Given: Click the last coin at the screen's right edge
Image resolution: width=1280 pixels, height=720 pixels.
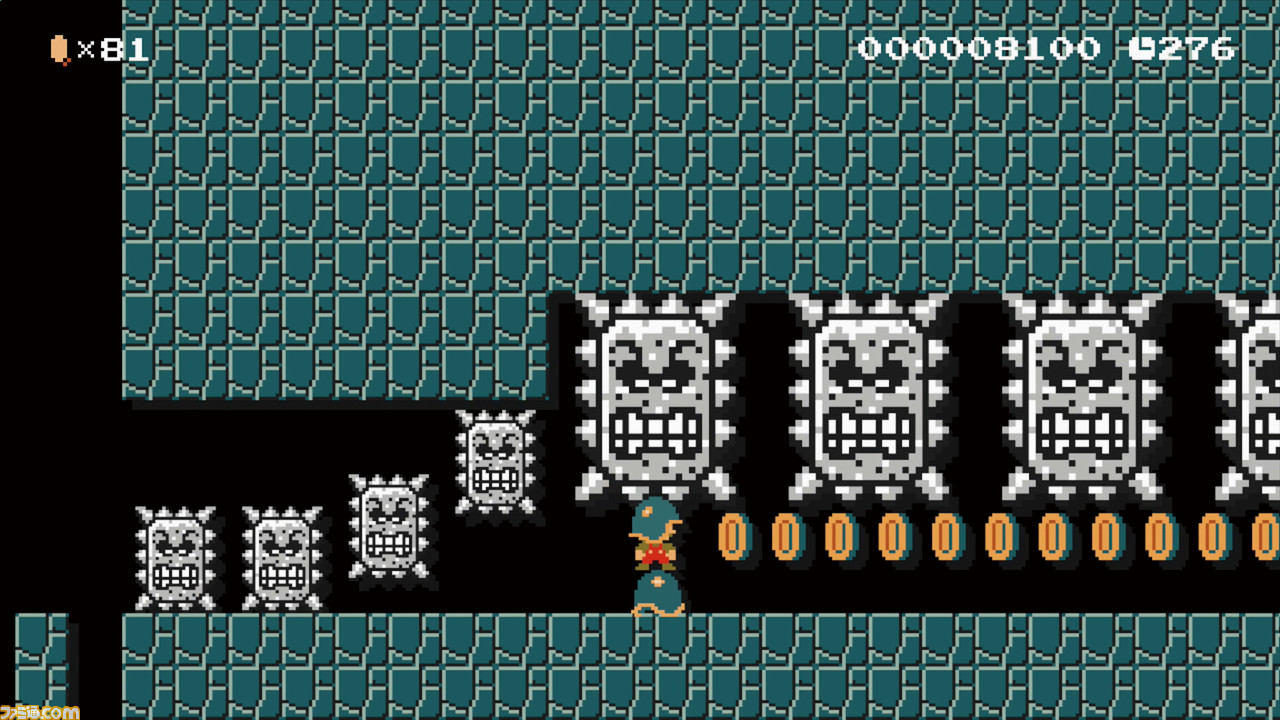Looking at the screenshot, I should pos(1265,537).
